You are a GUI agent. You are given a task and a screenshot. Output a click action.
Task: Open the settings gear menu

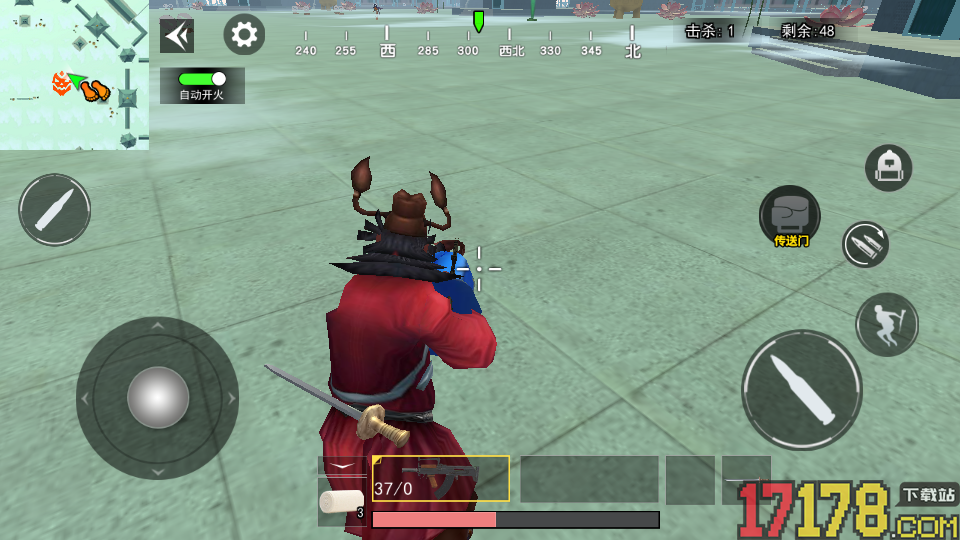244,36
